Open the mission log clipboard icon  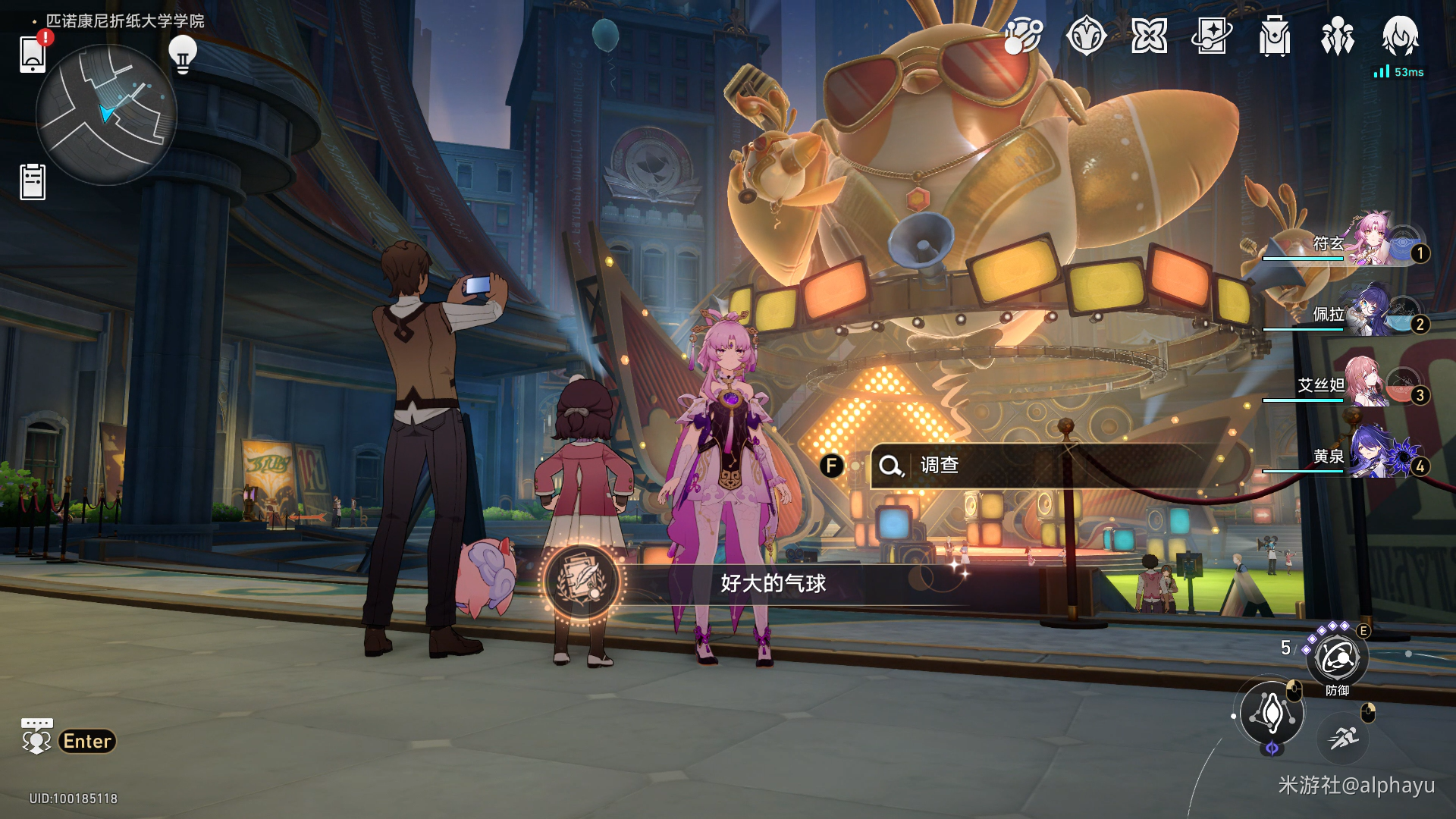[x=33, y=182]
